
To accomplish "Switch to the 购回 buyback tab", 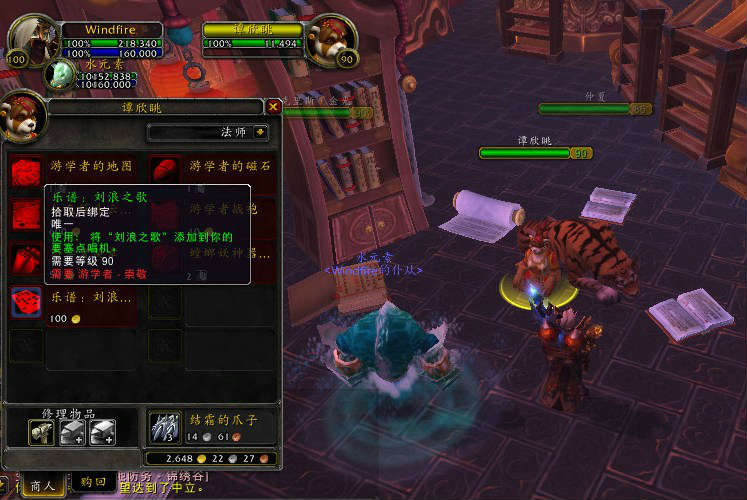I will 93,484.
